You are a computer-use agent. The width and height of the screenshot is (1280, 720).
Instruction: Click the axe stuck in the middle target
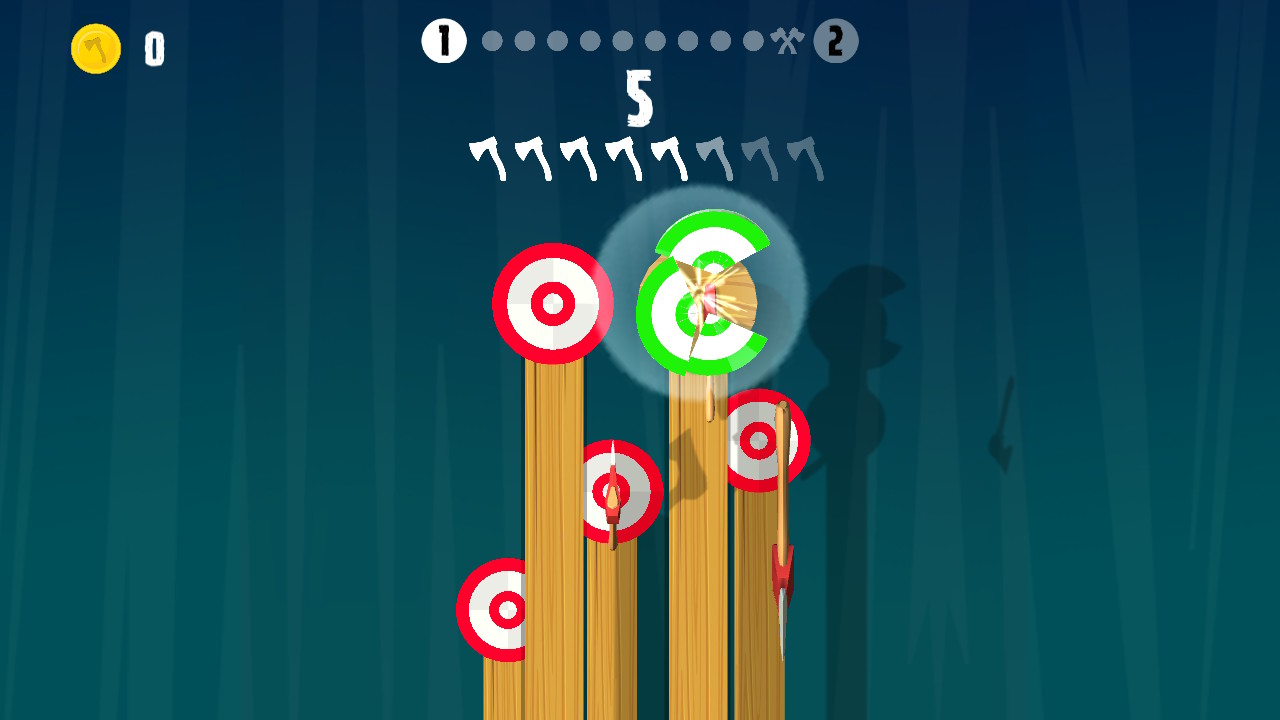(613, 495)
